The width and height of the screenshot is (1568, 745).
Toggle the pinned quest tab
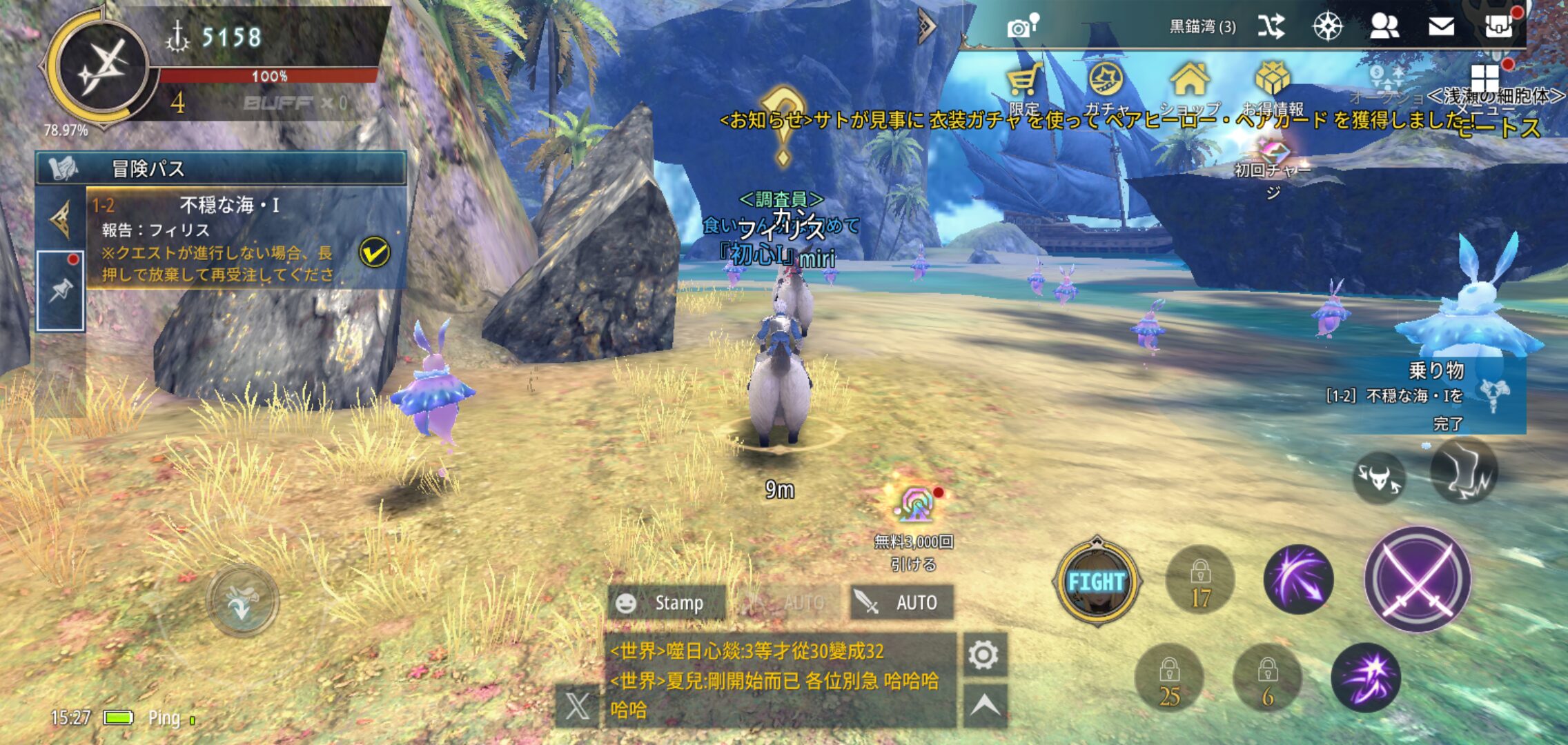[61, 290]
